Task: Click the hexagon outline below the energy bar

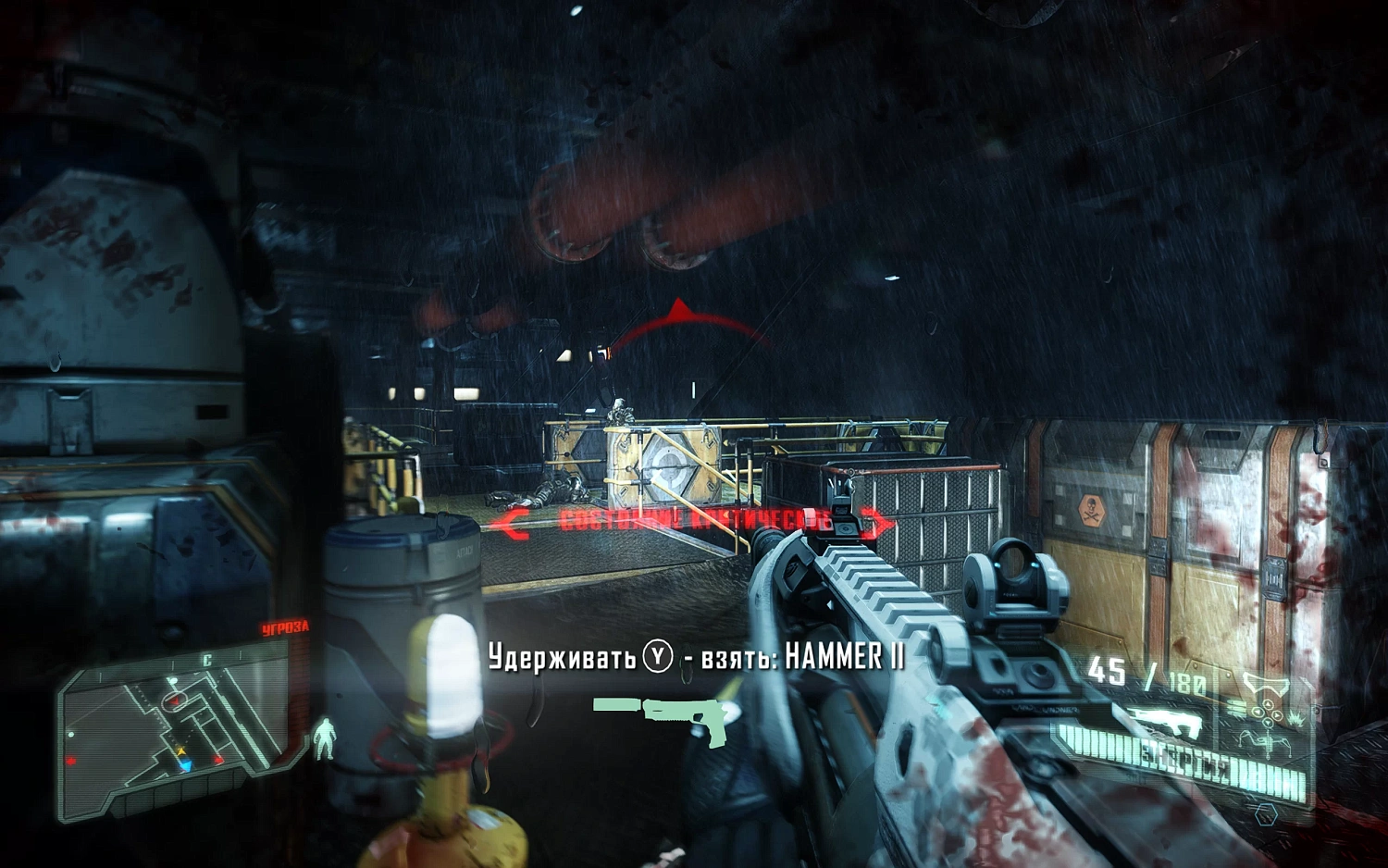Action: click(x=1265, y=813)
